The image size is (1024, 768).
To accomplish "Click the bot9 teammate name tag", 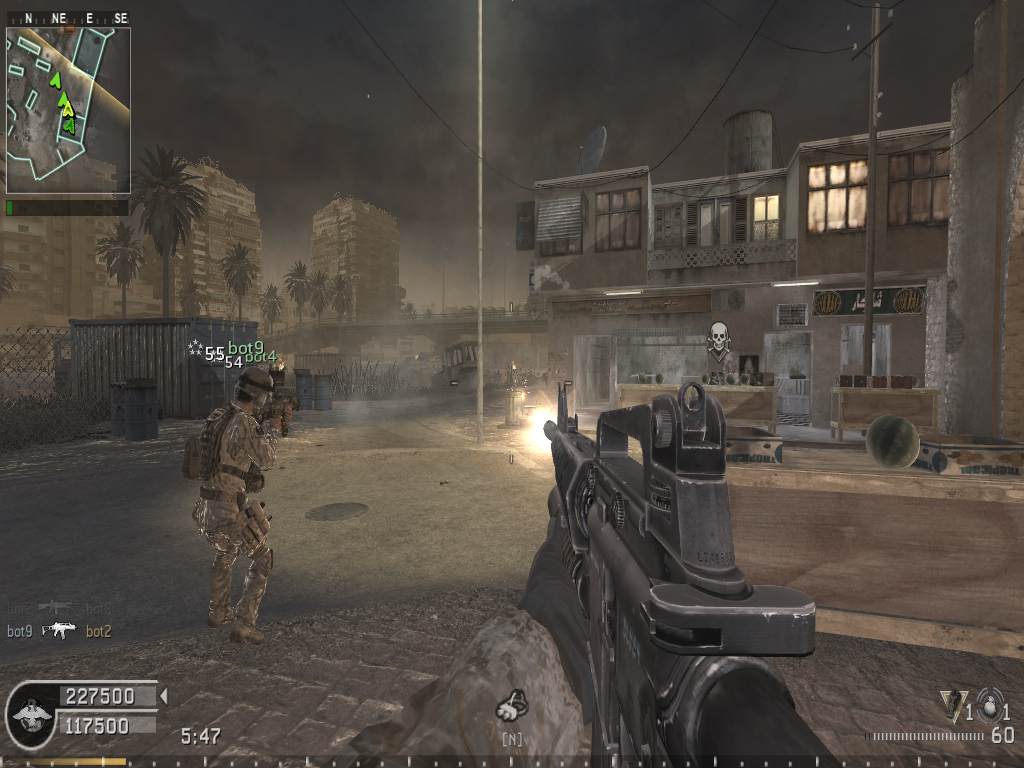I will [x=245, y=348].
